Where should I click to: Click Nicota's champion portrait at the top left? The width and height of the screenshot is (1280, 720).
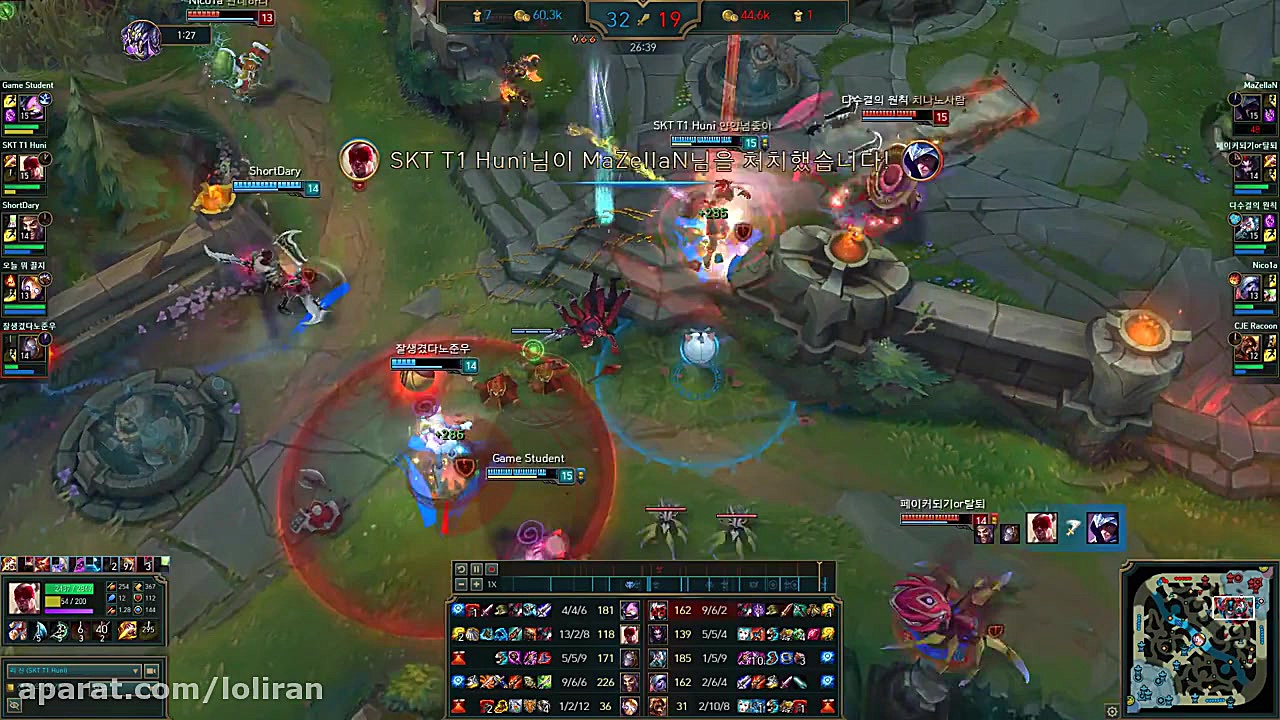click(143, 40)
